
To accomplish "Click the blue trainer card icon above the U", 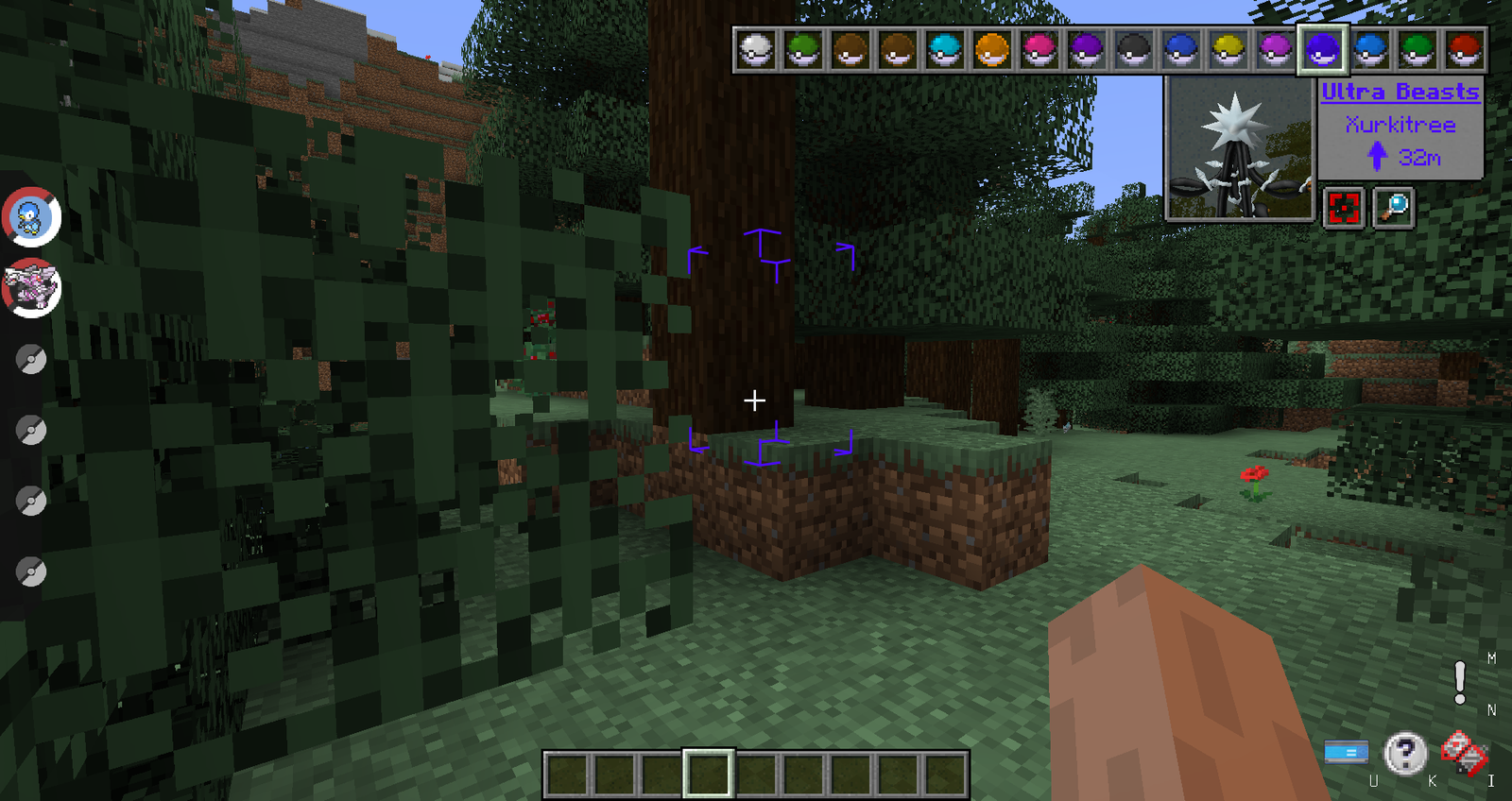I will coord(1346,751).
